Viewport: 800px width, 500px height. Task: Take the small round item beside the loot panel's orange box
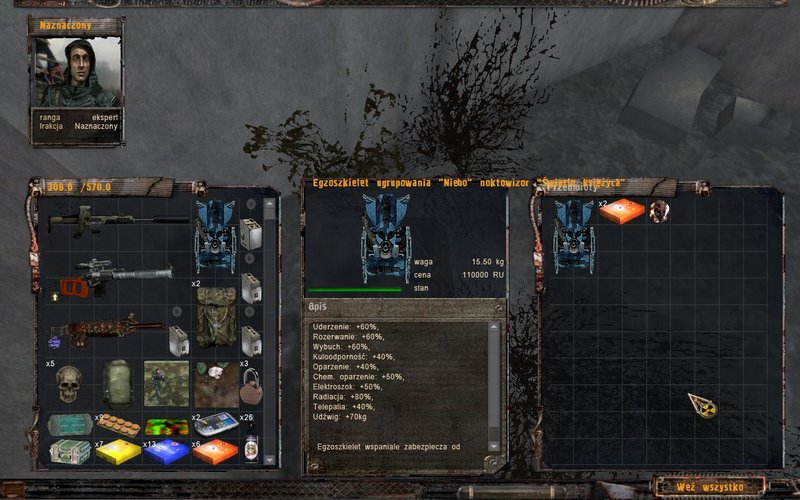(658, 211)
